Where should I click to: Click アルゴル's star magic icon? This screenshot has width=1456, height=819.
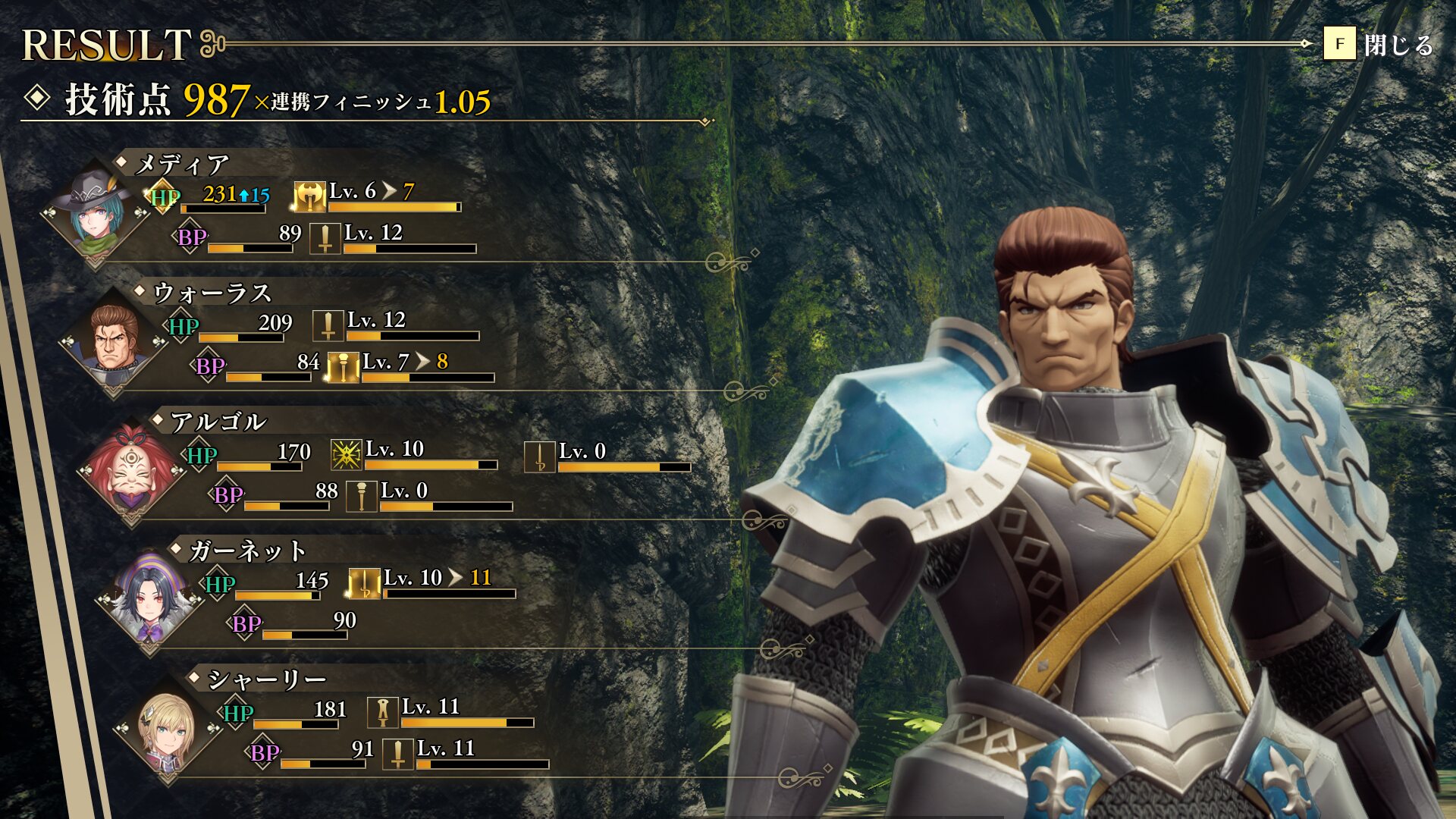(347, 455)
